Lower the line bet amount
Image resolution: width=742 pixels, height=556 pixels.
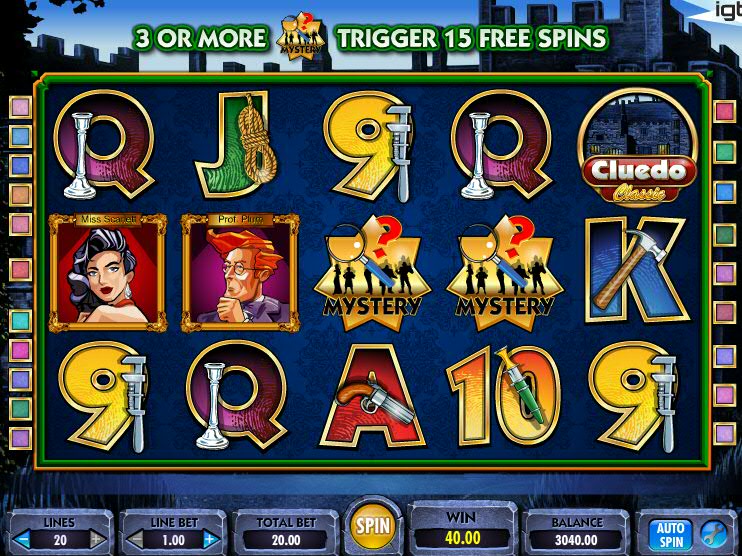click(x=135, y=540)
